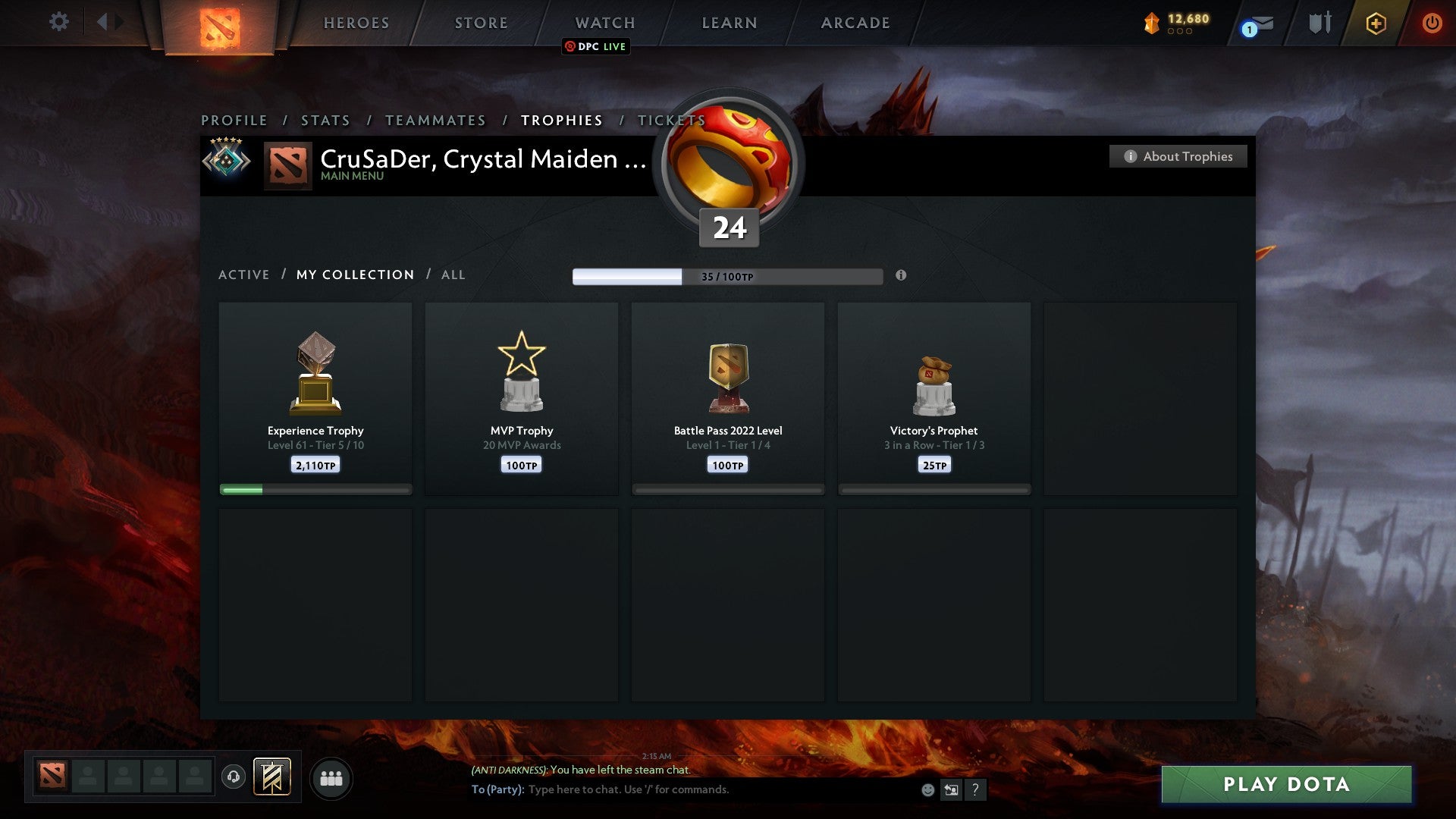This screenshot has width=1456, height=819.
Task: Open the TEAMMATES tab
Action: (436, 120)
